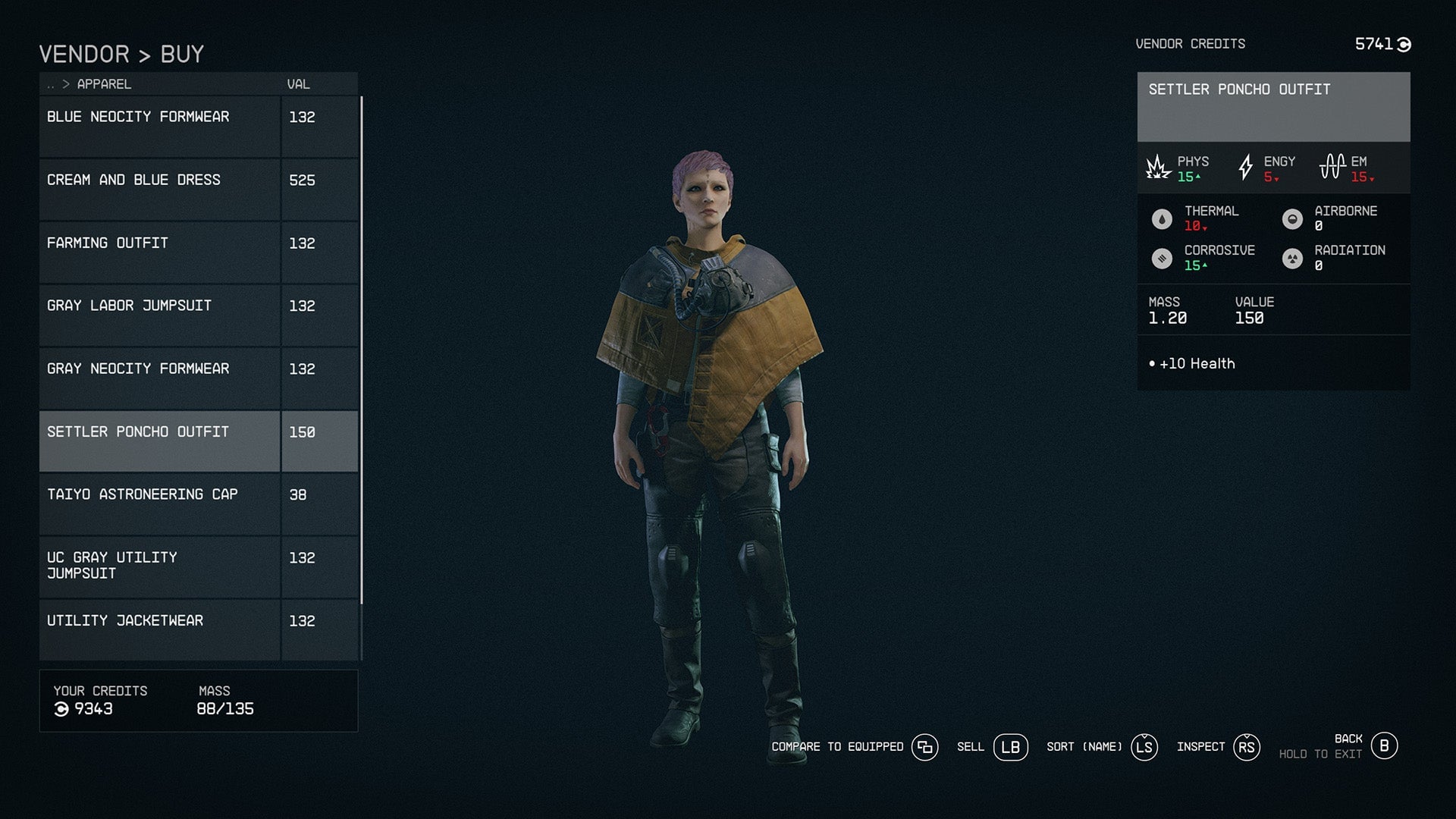The height and width of the screenshot is (819, 1456).
Task: Click the EM wave resistance icon
Action: [x=1333, y=166]
